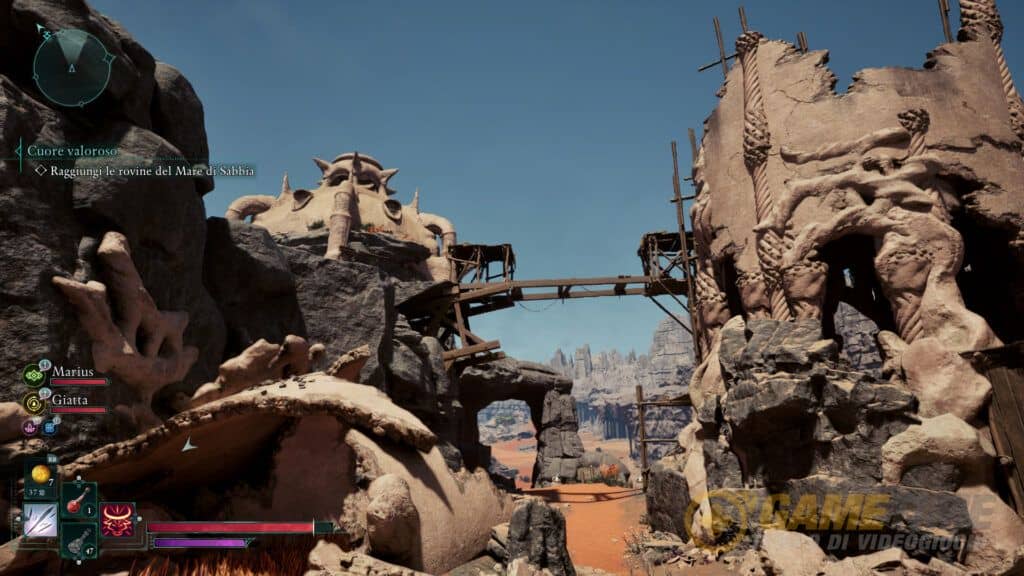Screen dimensions: 1024x576
Task: Select the grey flask item slot
Action: [78, 540]
